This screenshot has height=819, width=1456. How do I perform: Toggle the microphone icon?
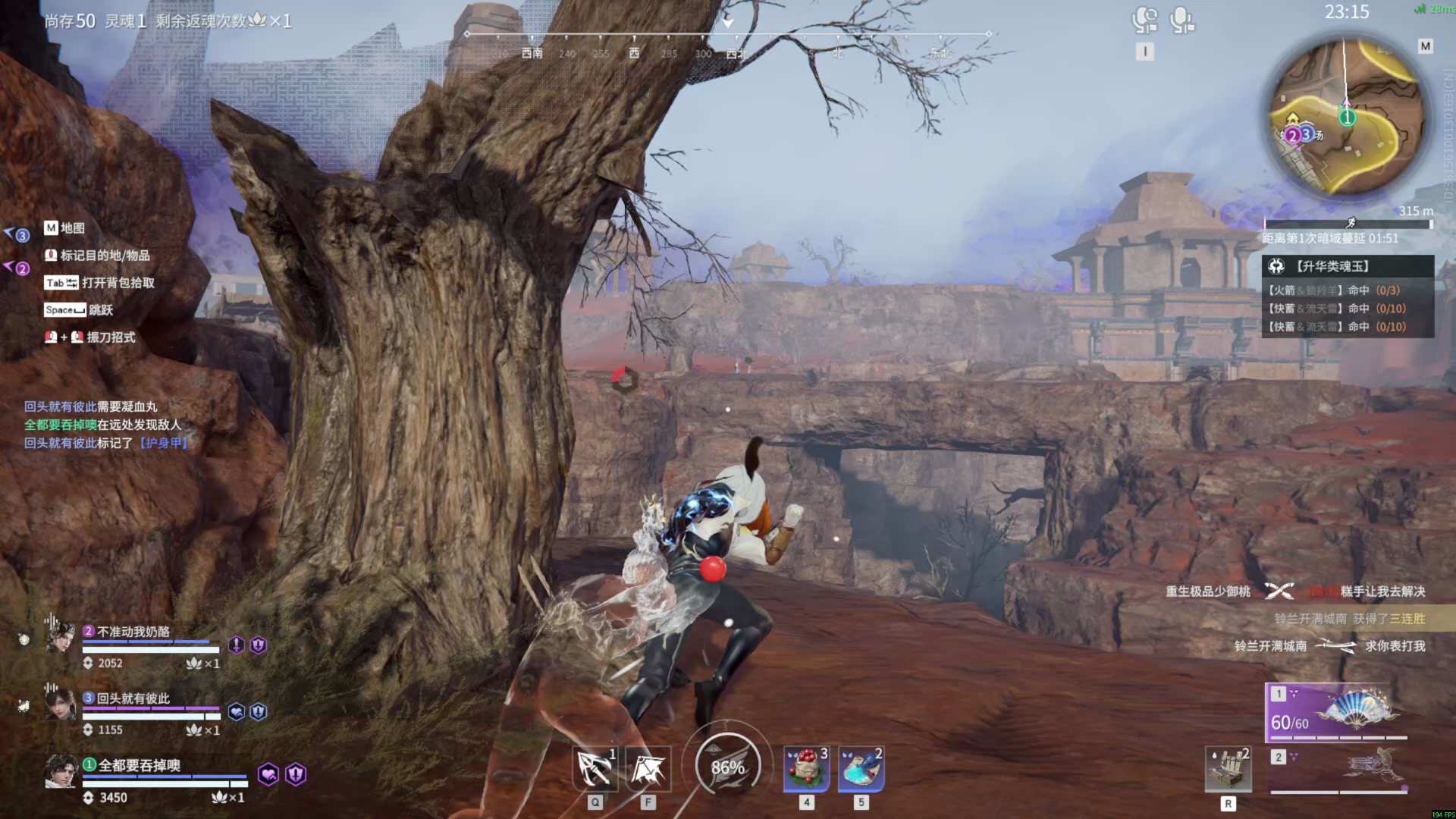point(1181,20)
